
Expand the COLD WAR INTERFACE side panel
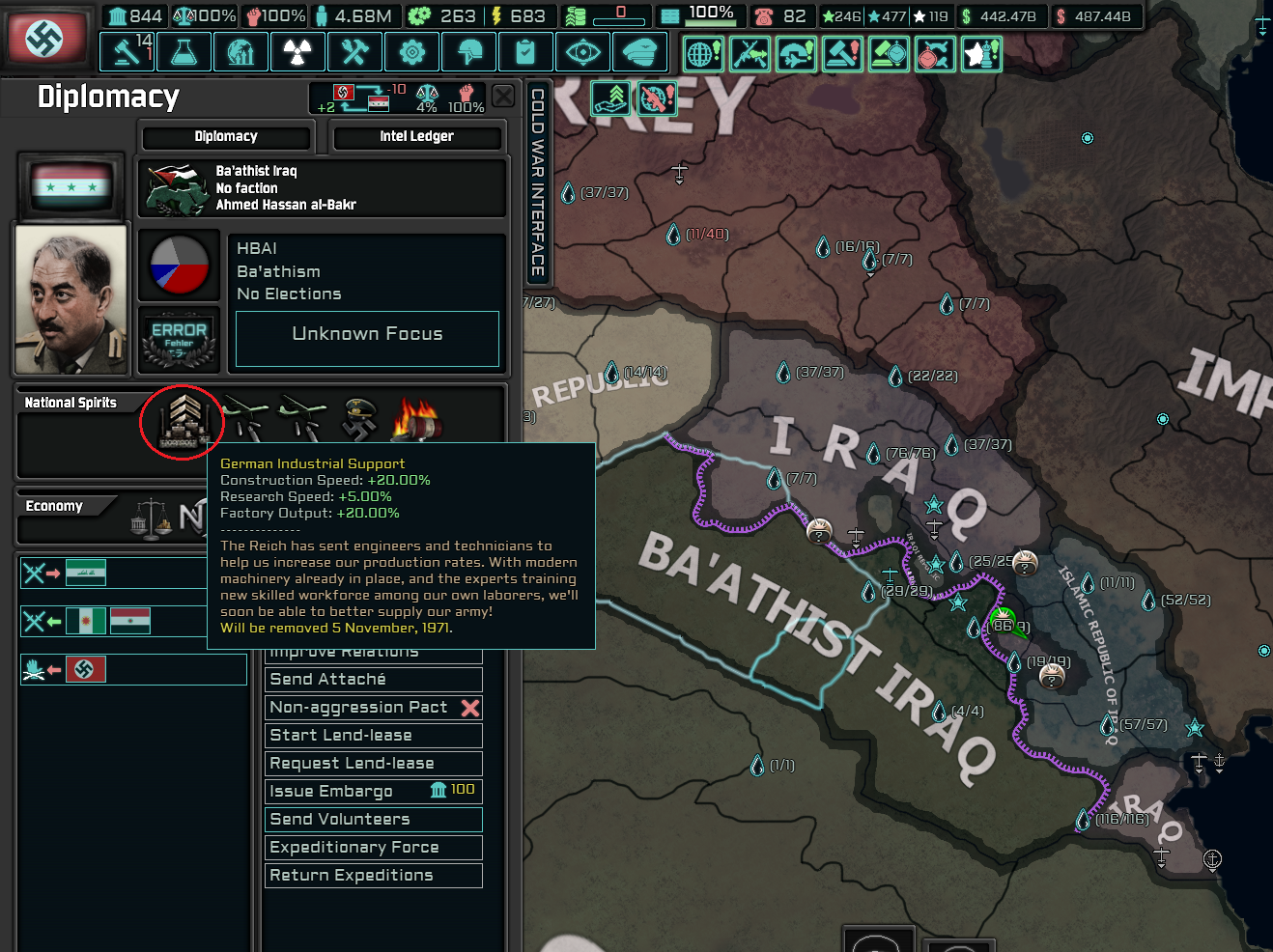click(x=538, y=179)
